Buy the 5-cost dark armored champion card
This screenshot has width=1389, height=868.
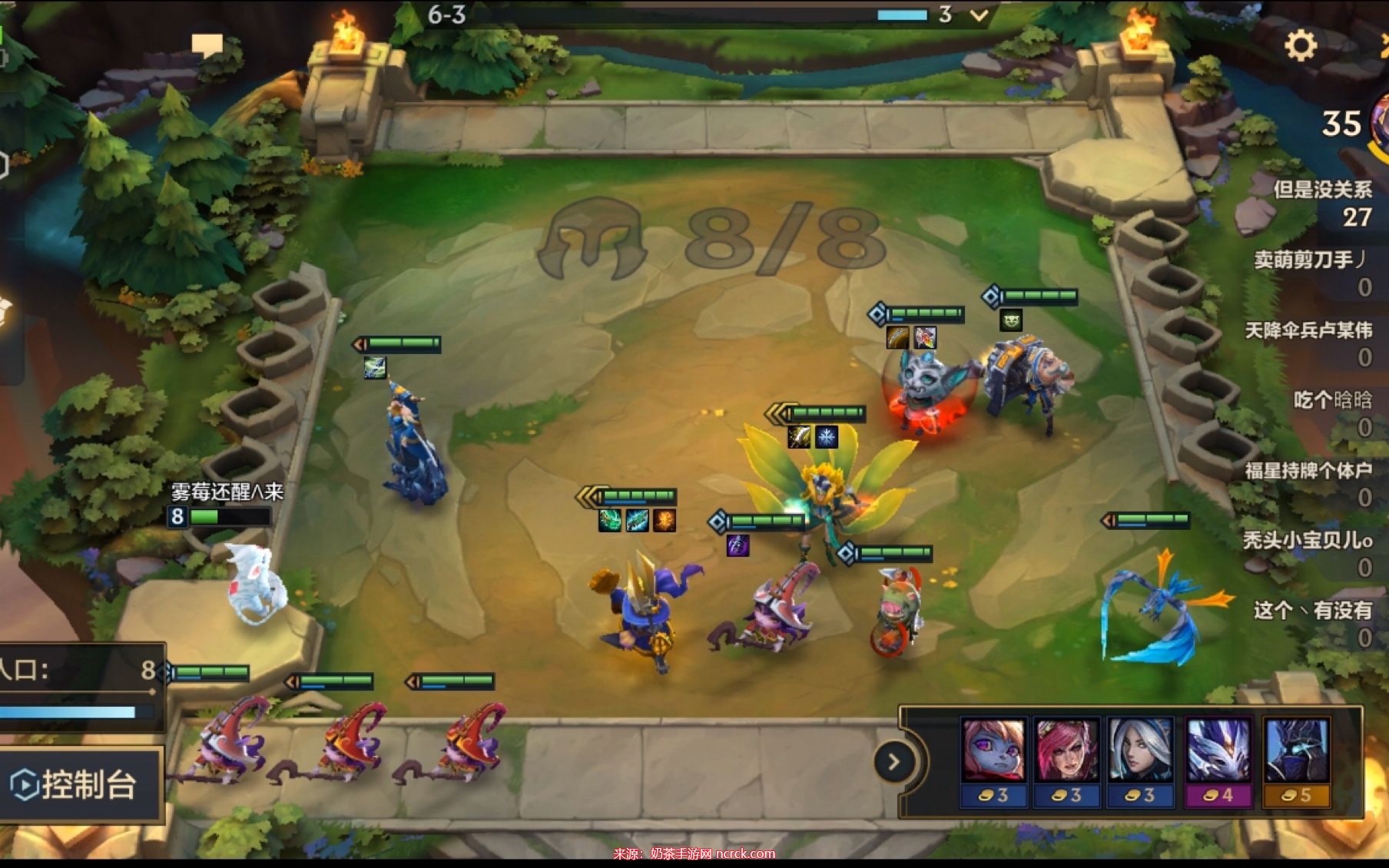point(1296,760)
